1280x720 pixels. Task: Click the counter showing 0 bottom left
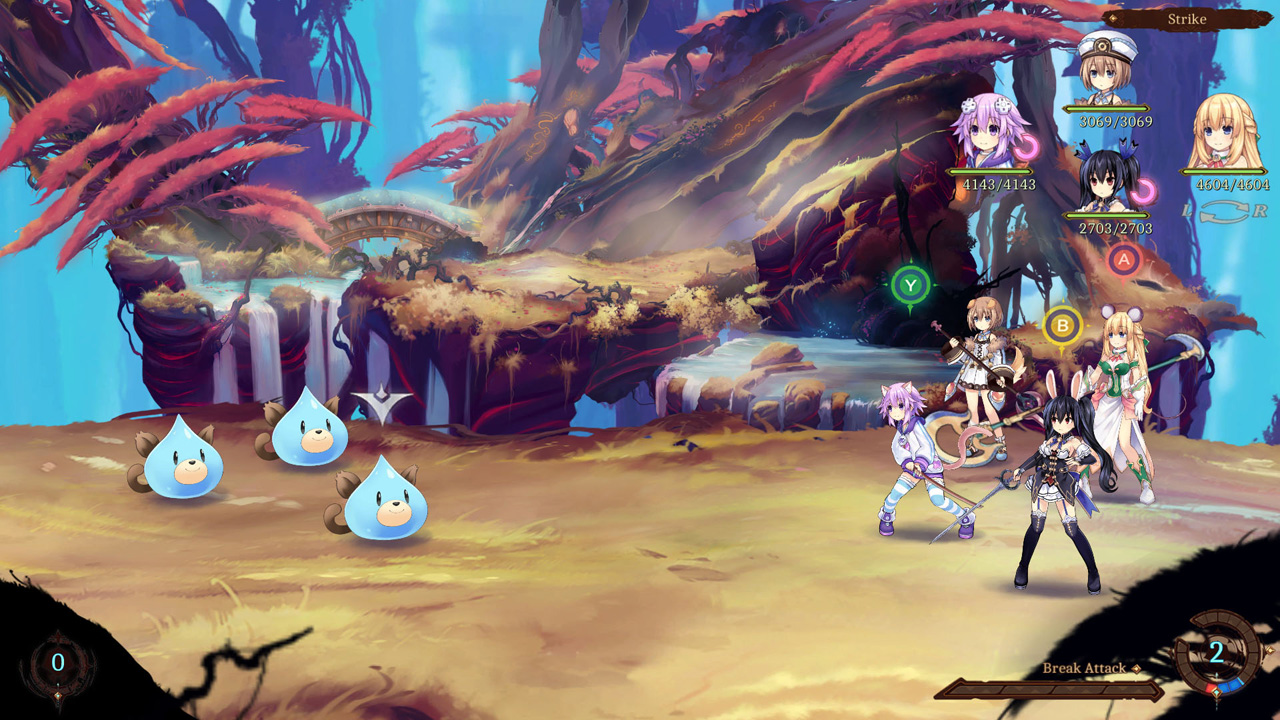(58, 659)
